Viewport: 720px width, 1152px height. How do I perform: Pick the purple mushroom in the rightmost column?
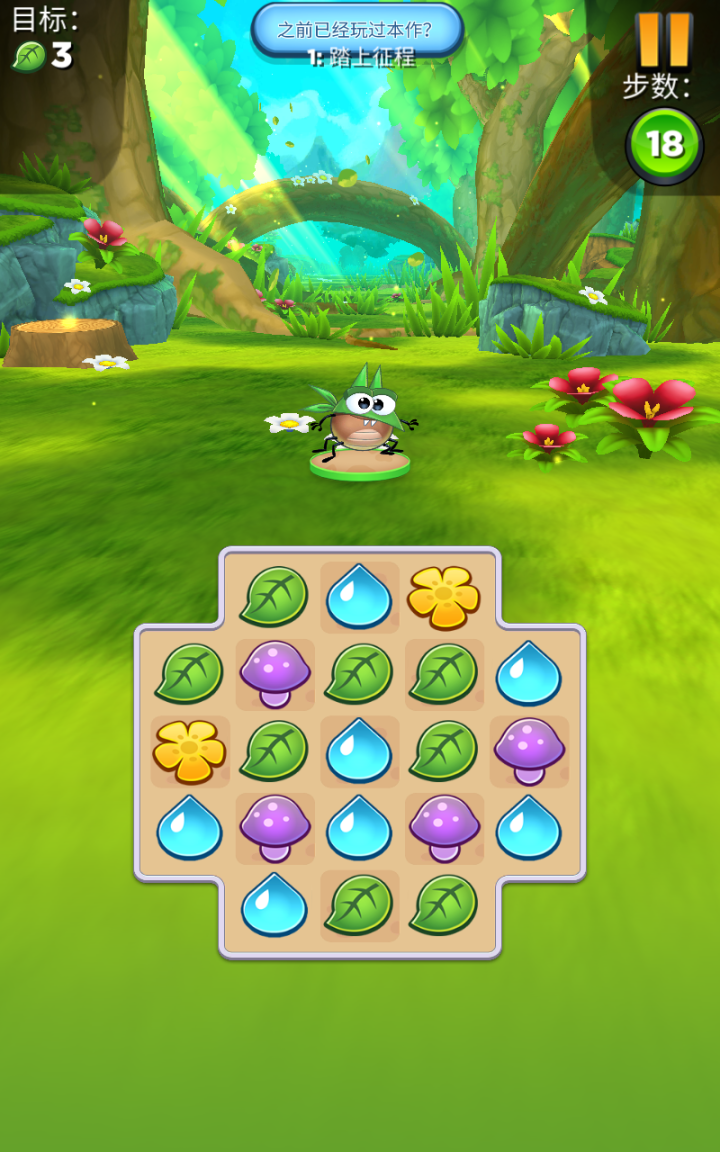point(529,751)
